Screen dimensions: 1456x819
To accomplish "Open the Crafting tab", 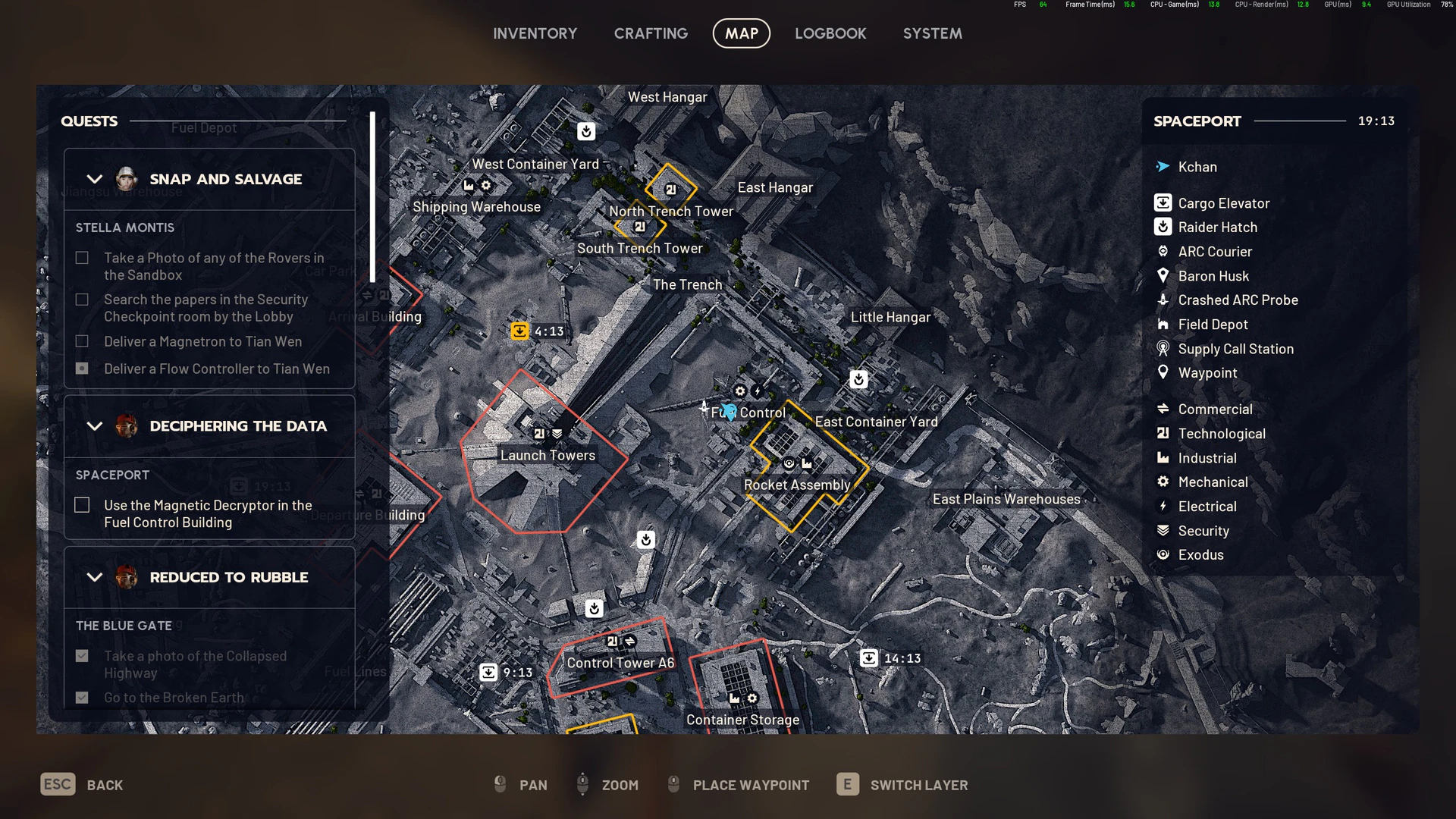I will [651, 33].
